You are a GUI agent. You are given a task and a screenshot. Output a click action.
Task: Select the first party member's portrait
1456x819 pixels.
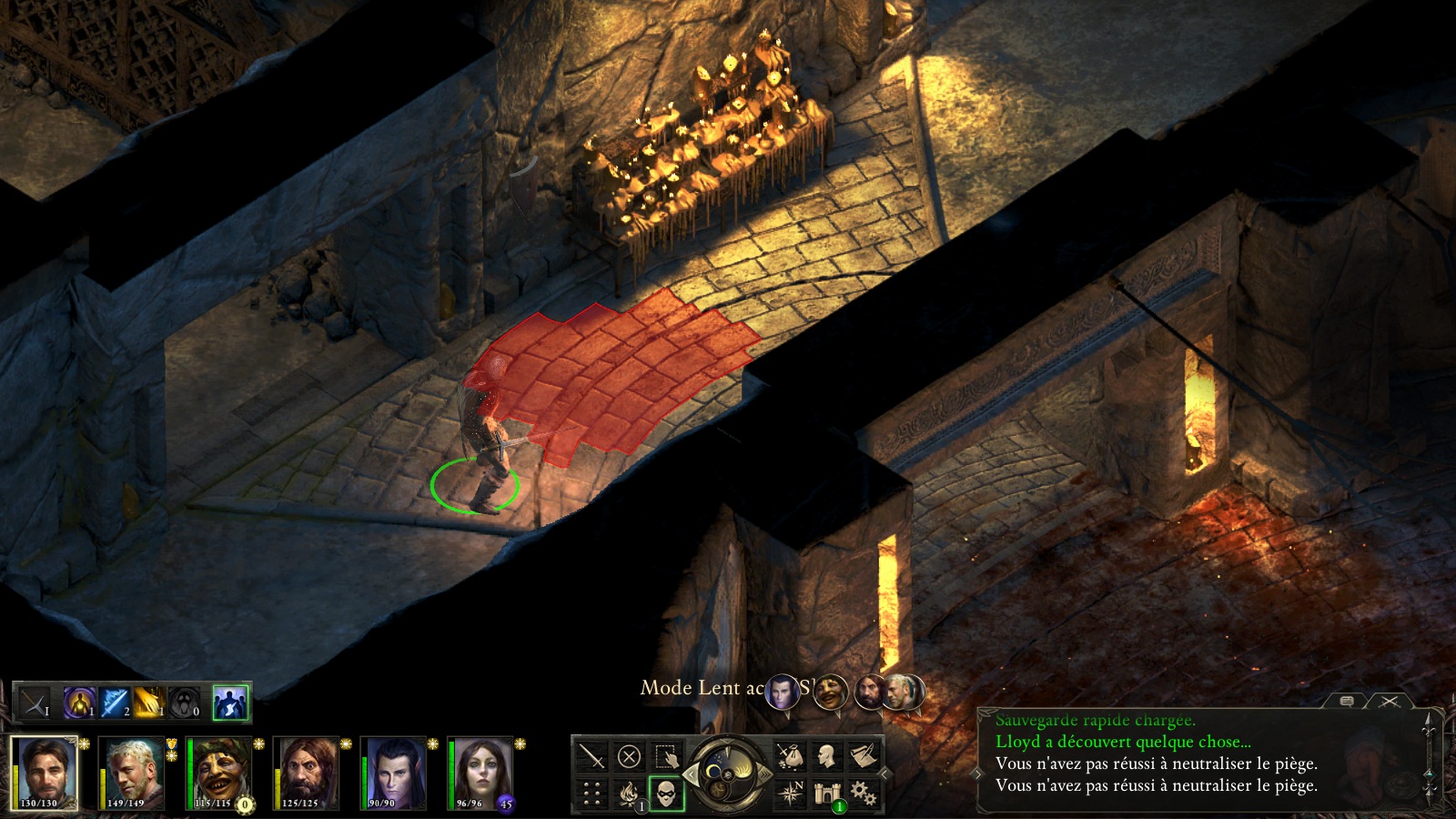[43, 772]
